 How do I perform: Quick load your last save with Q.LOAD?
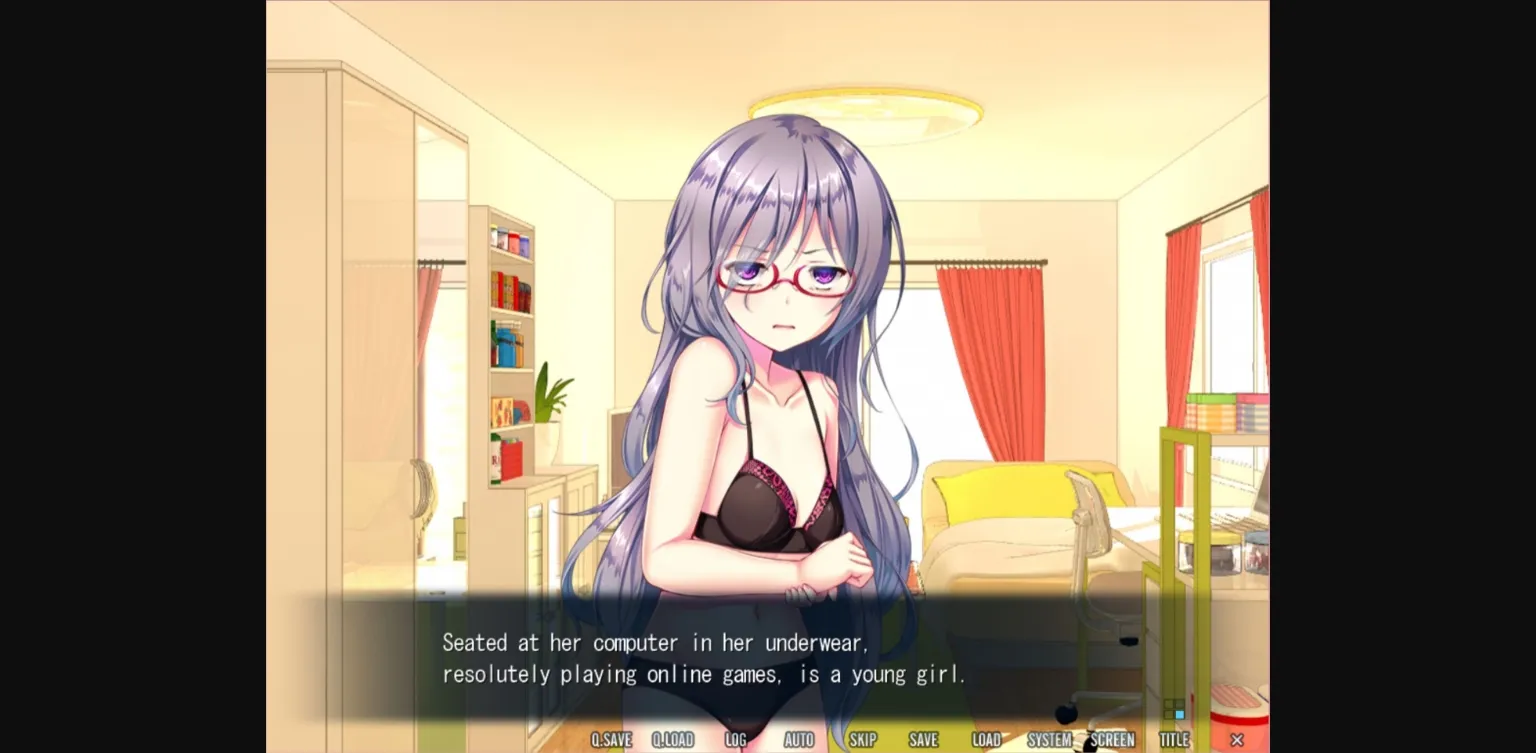point(674,739)
